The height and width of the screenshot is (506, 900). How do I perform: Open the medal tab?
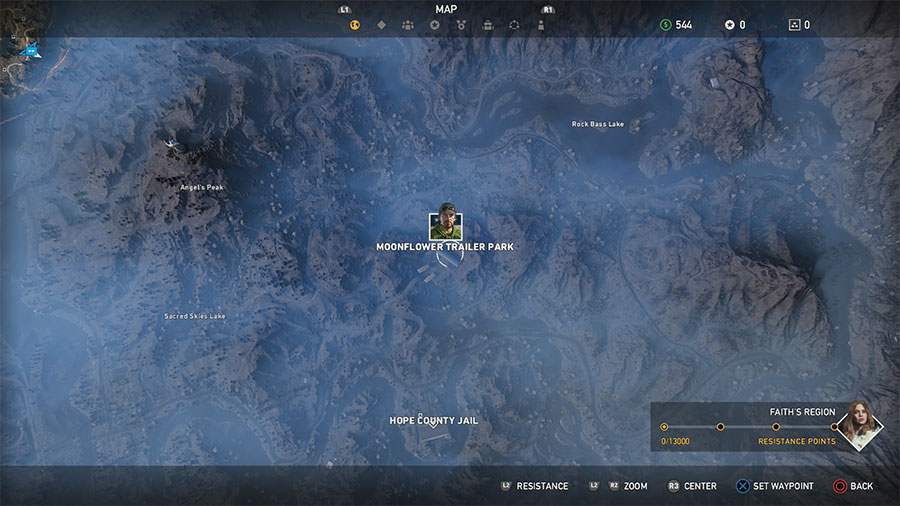tap(461, 25)
